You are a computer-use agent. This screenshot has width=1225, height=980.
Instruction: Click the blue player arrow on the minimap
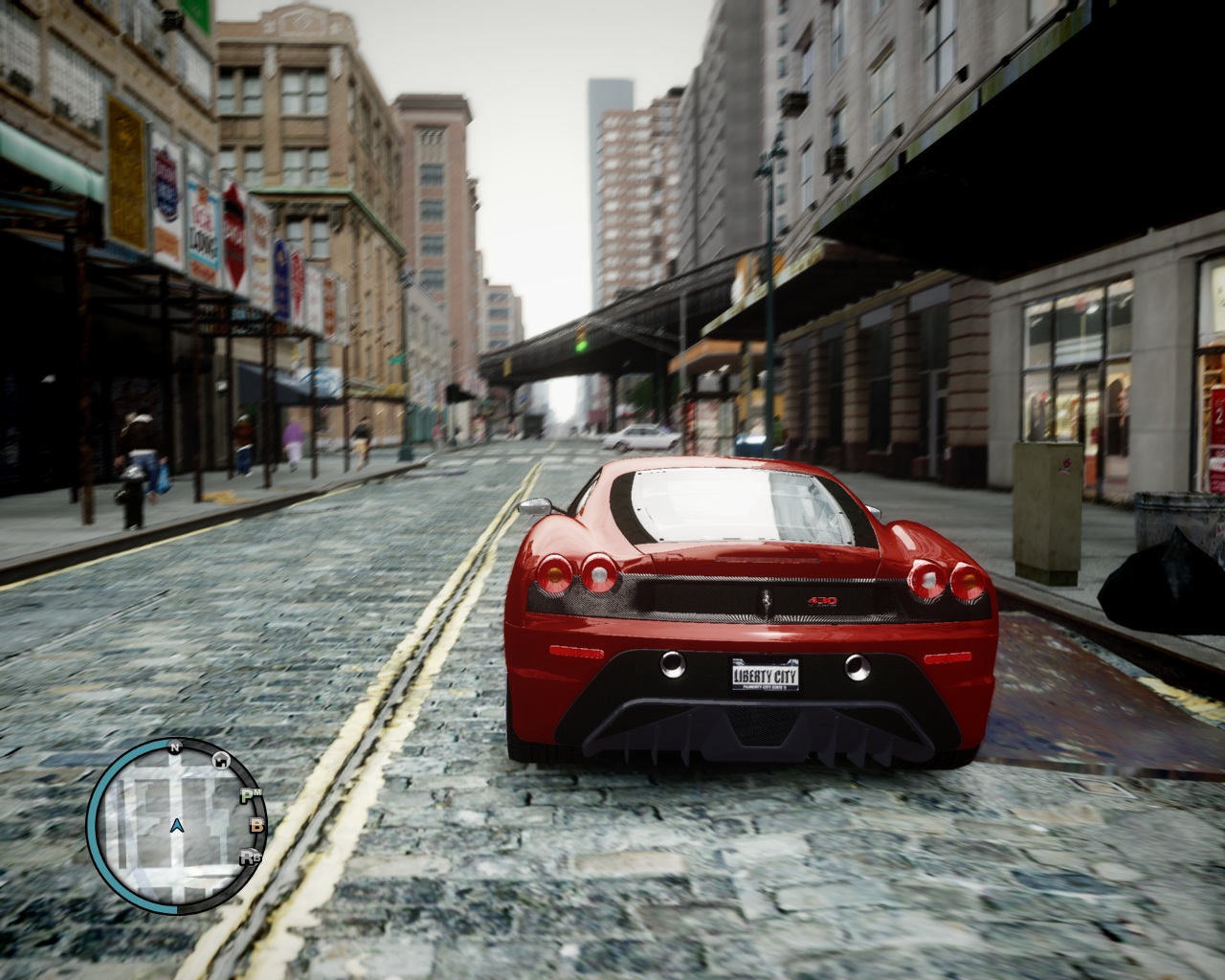click(178, 827)
